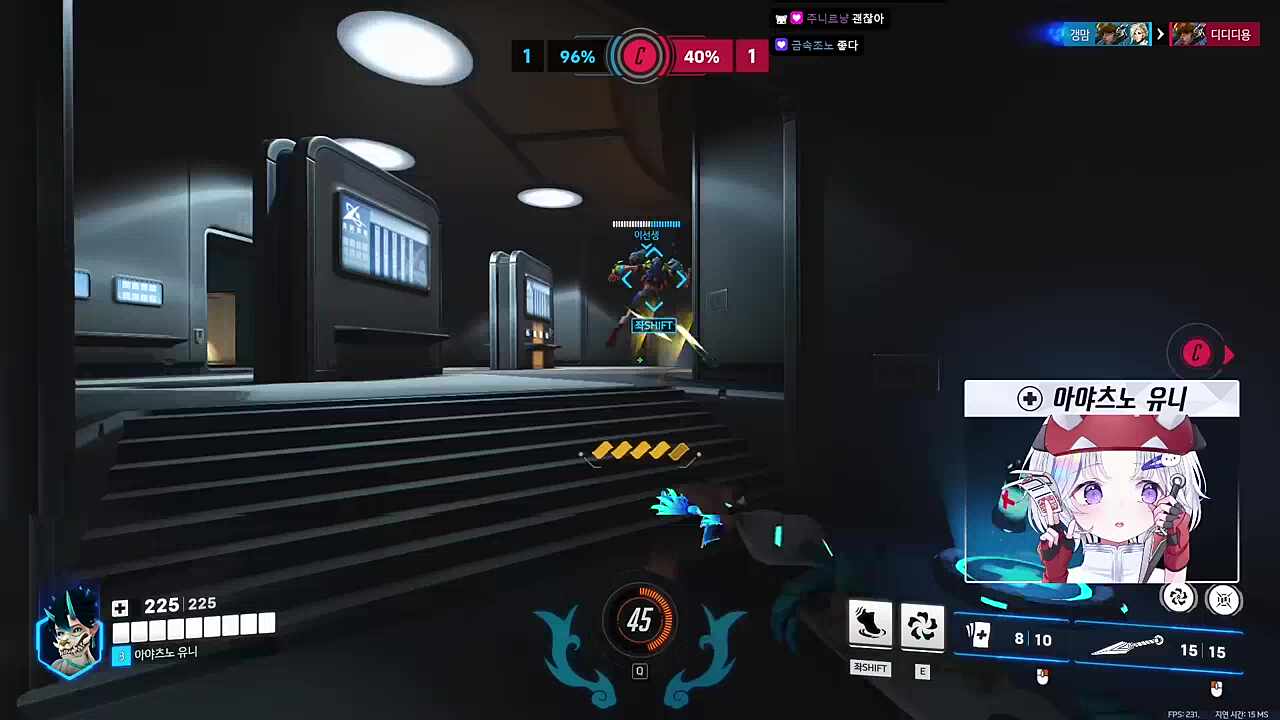Click the 갱맘 kill feed entry

[1098, 34]
